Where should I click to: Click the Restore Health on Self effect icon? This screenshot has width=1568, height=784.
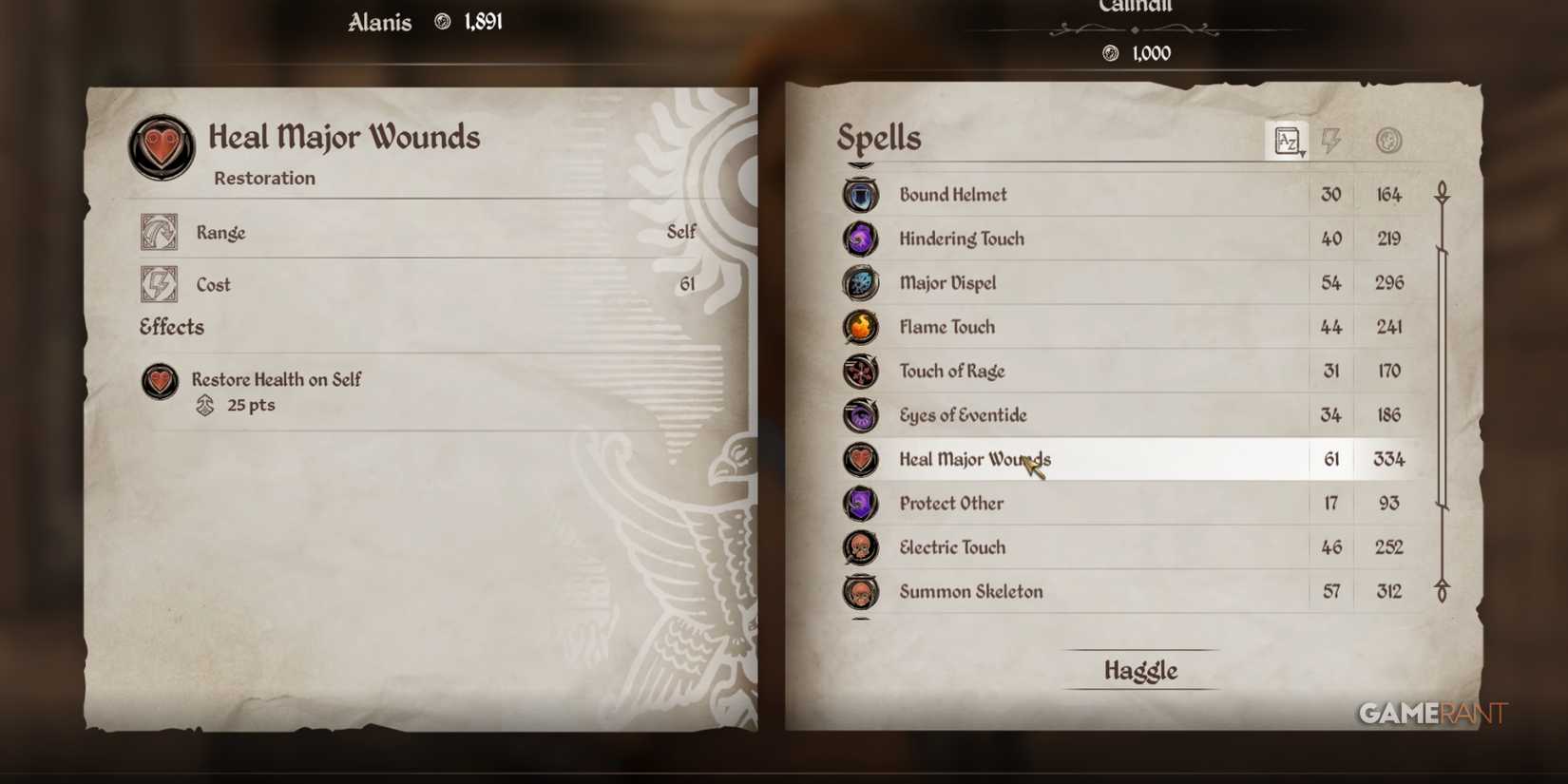point(160,382)
